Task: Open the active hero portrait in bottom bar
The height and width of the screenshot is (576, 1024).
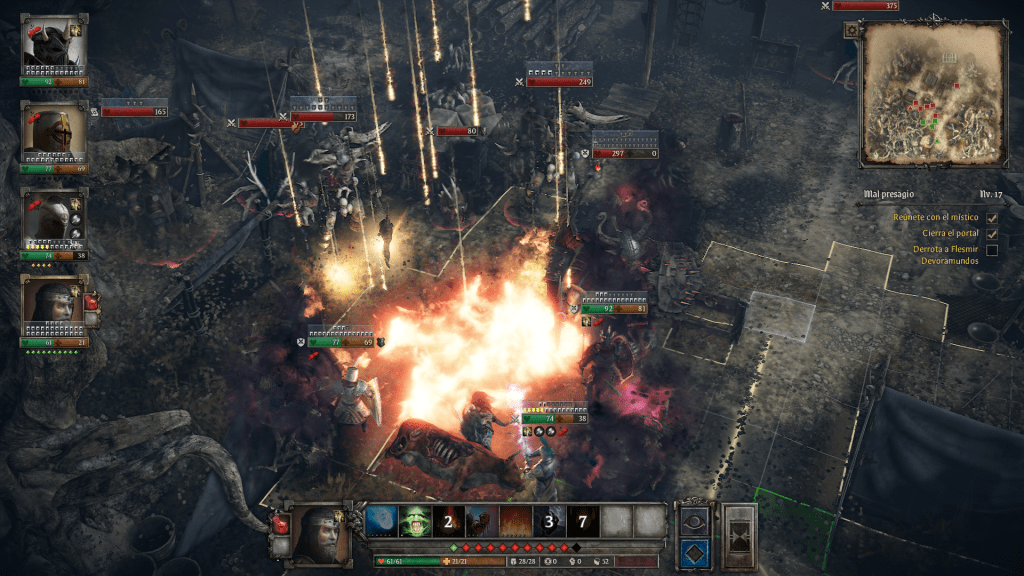Action: coord(319,535)
